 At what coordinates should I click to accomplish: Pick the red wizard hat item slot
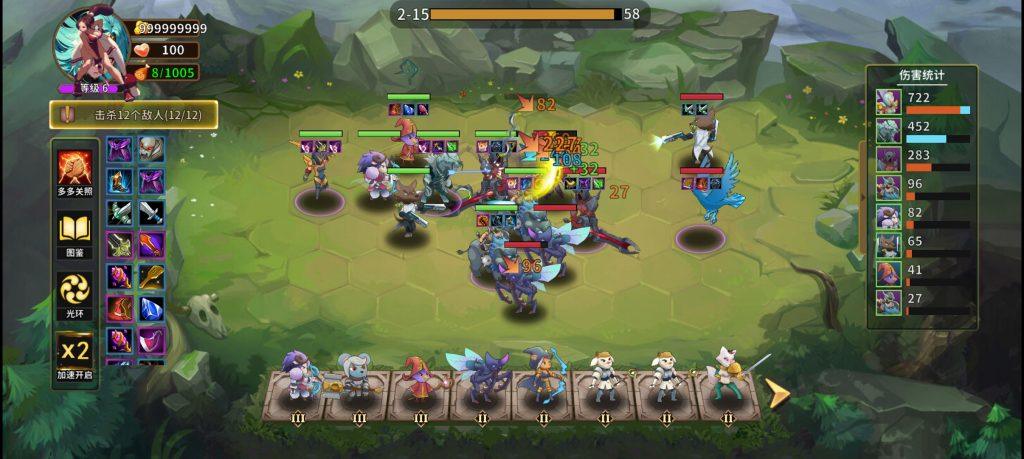[x=120, y=308]
